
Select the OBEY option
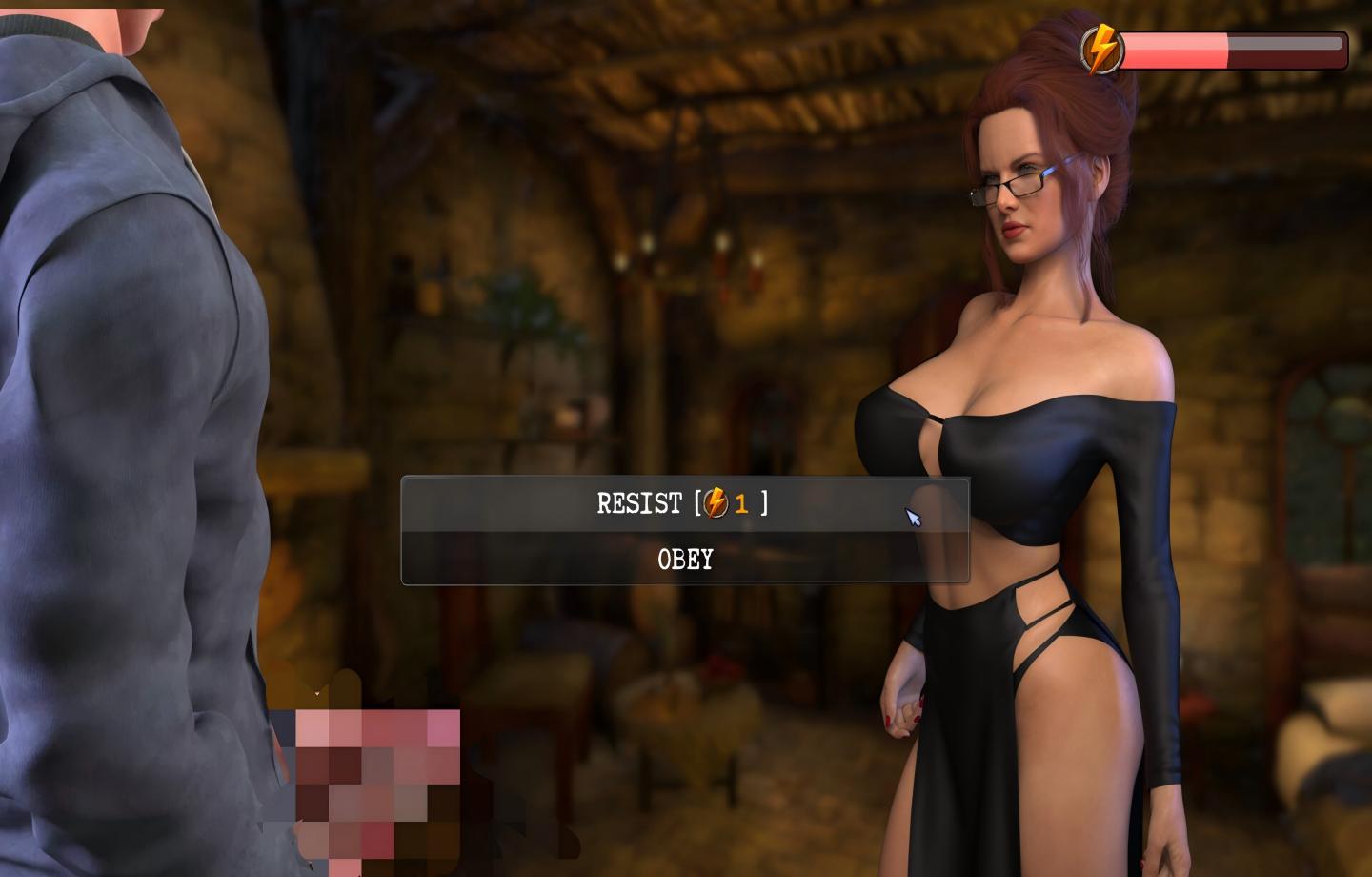coord(684,560)
